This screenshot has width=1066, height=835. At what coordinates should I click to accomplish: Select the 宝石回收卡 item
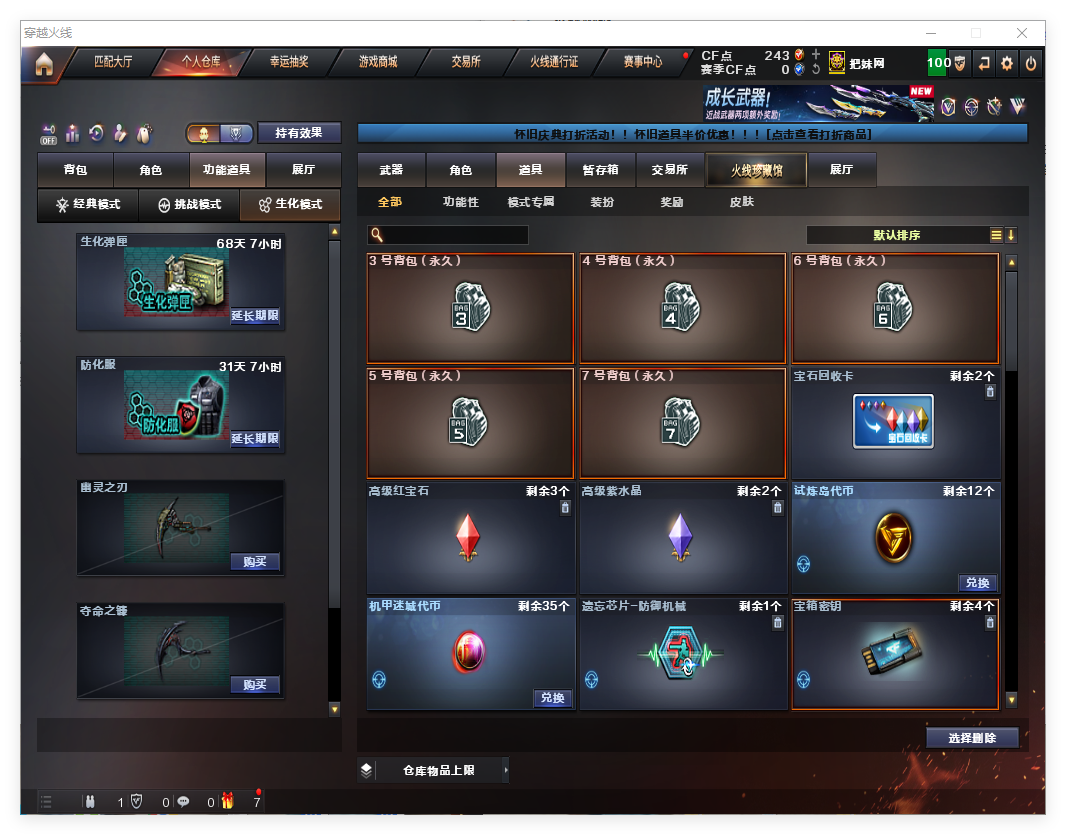point(895,422)
